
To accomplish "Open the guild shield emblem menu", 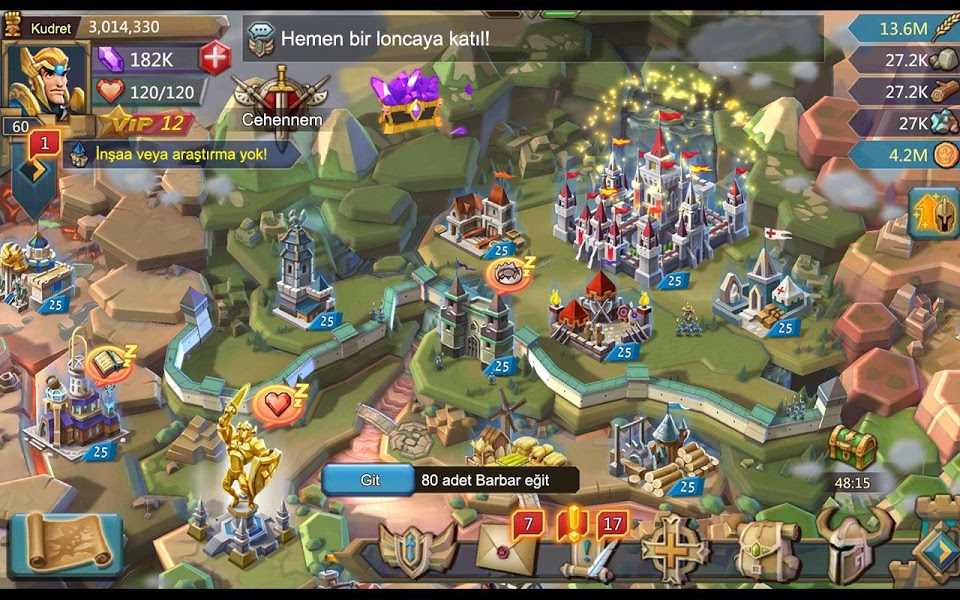I will tap(418, 548).
